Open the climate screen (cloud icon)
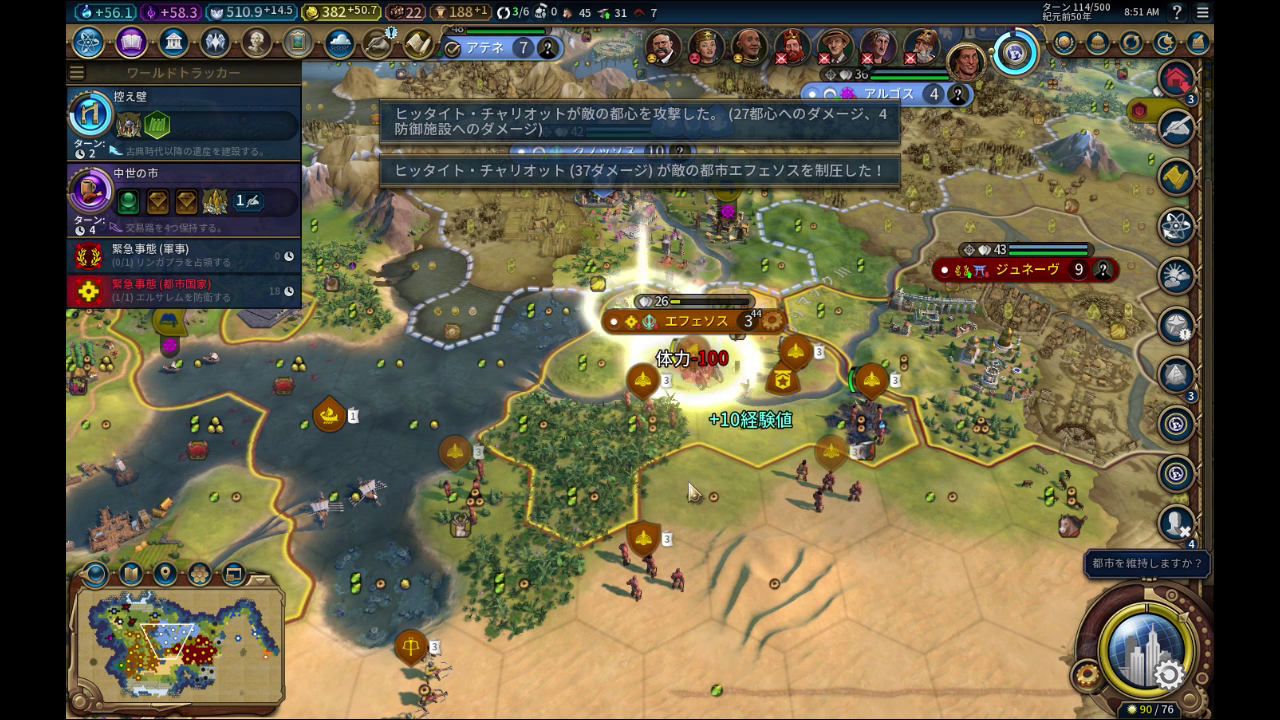Image resolution: width=1280 pixels, height=720 pixels. pos(339,43)
